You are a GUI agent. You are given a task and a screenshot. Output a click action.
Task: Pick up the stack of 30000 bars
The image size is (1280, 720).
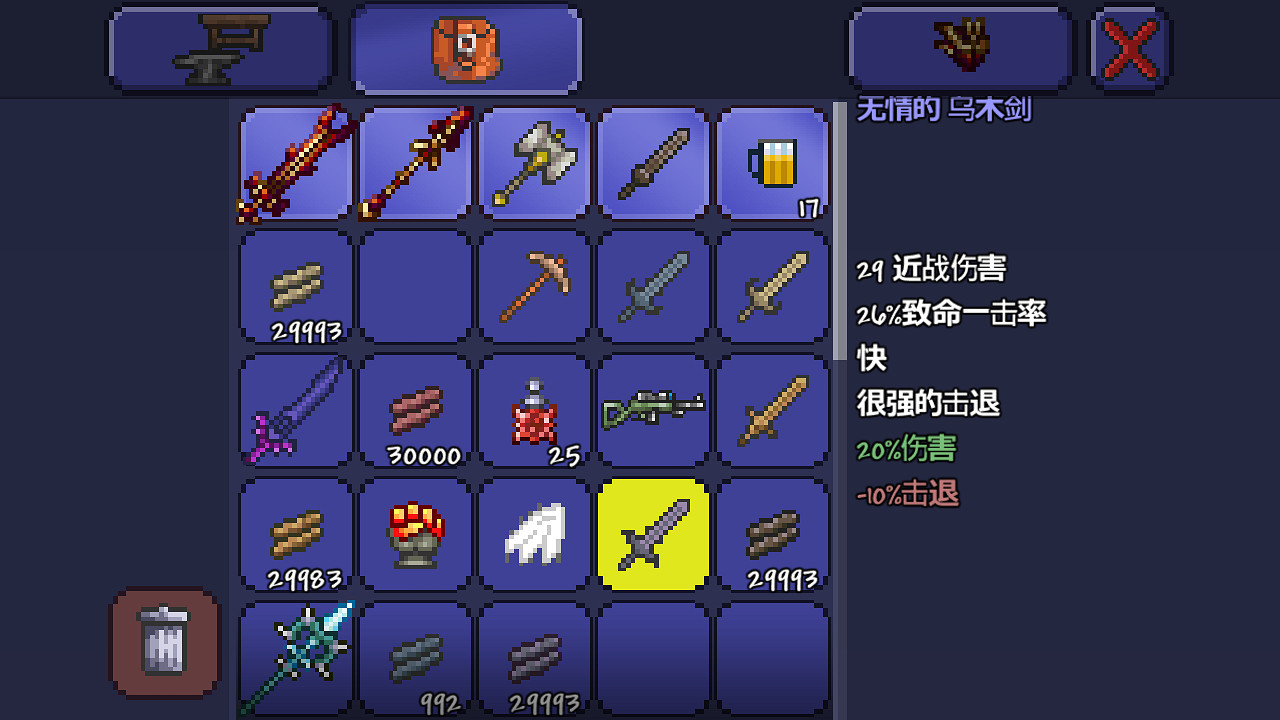[414, 410]
